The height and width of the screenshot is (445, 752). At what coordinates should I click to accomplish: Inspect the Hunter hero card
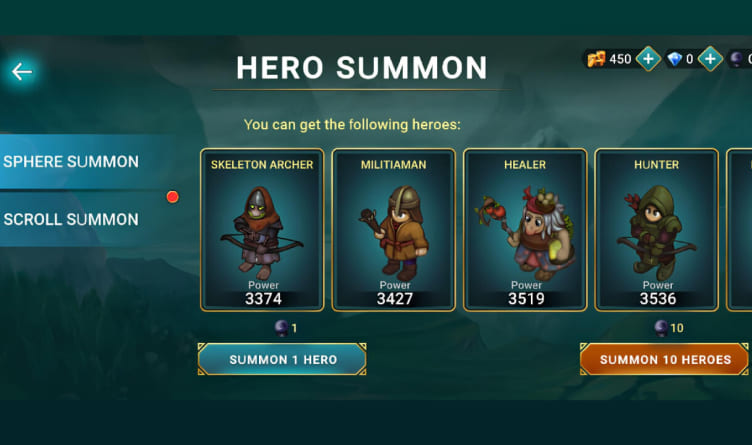pos(656,230)
